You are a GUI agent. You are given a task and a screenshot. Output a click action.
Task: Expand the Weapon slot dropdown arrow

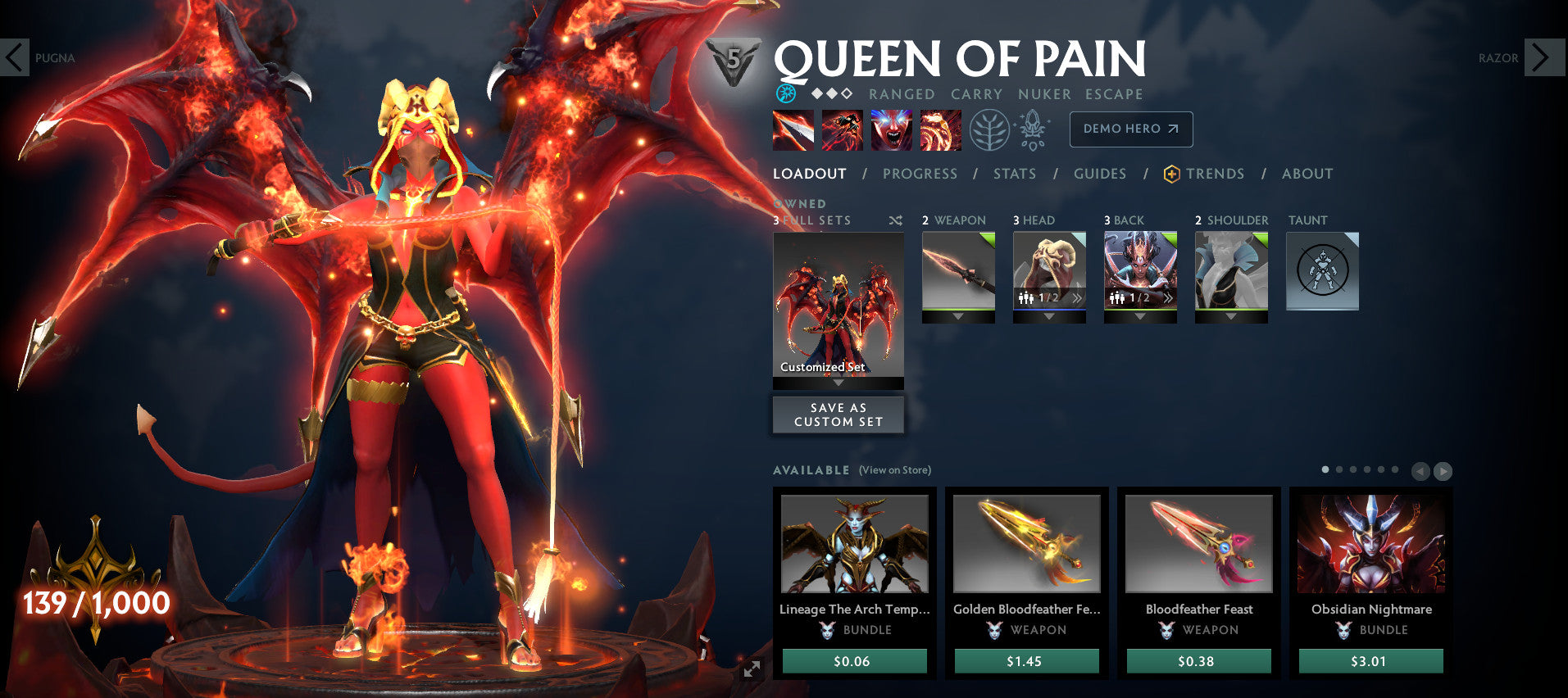pyautogui.click(x=957, y=315)
